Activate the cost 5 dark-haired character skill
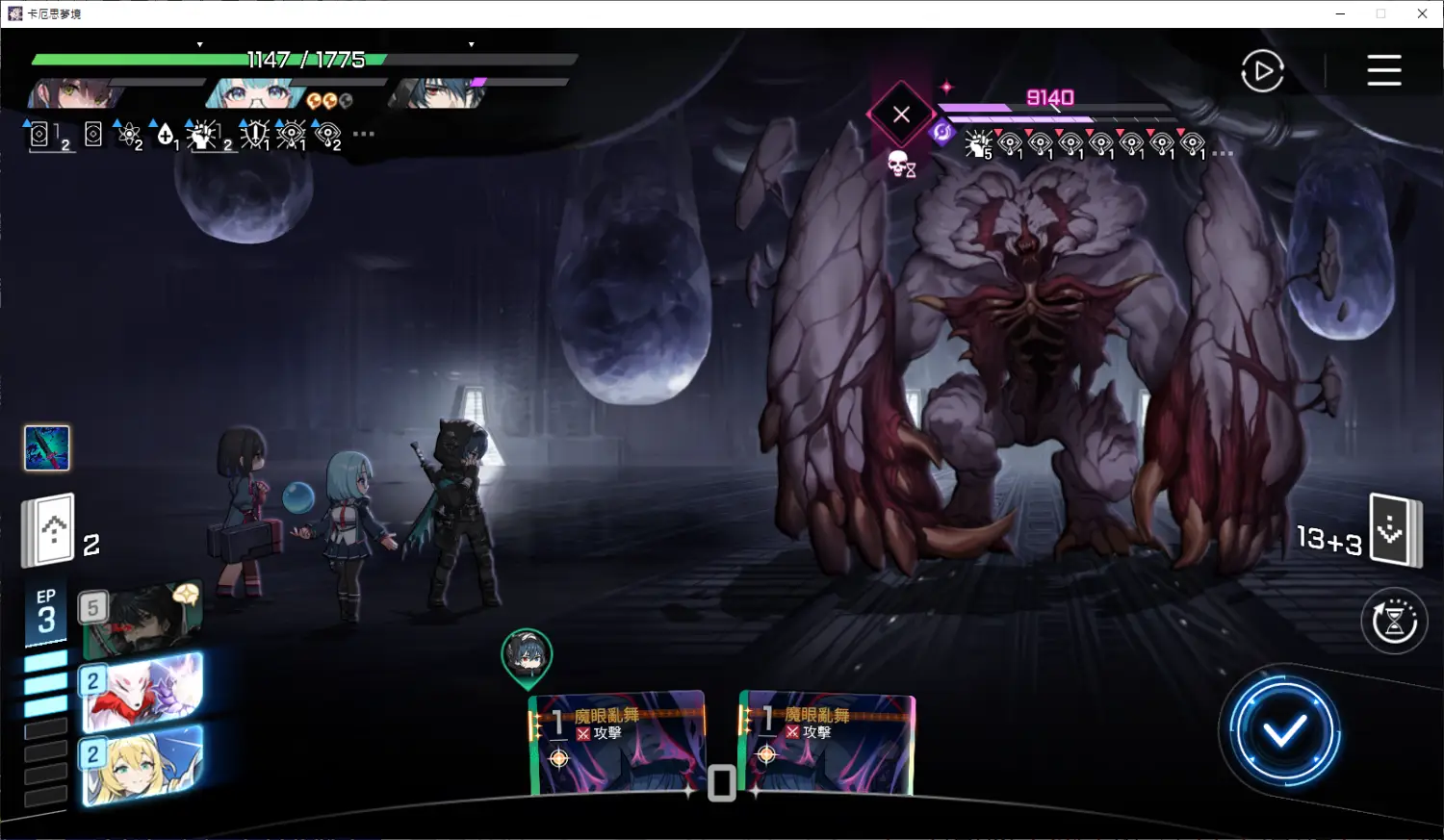This screenshot has height=840, width=1444. pyautogui.click(x=144, y=617)
